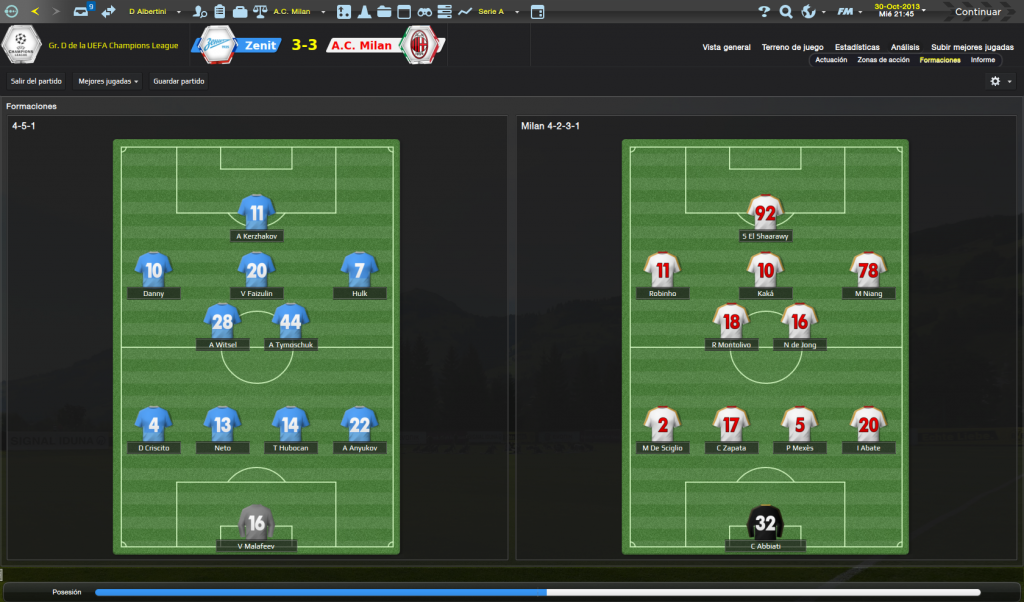This screenshot has width=1024, height=602.
Task: Save the match with Guardar partido
Action: 179,81
